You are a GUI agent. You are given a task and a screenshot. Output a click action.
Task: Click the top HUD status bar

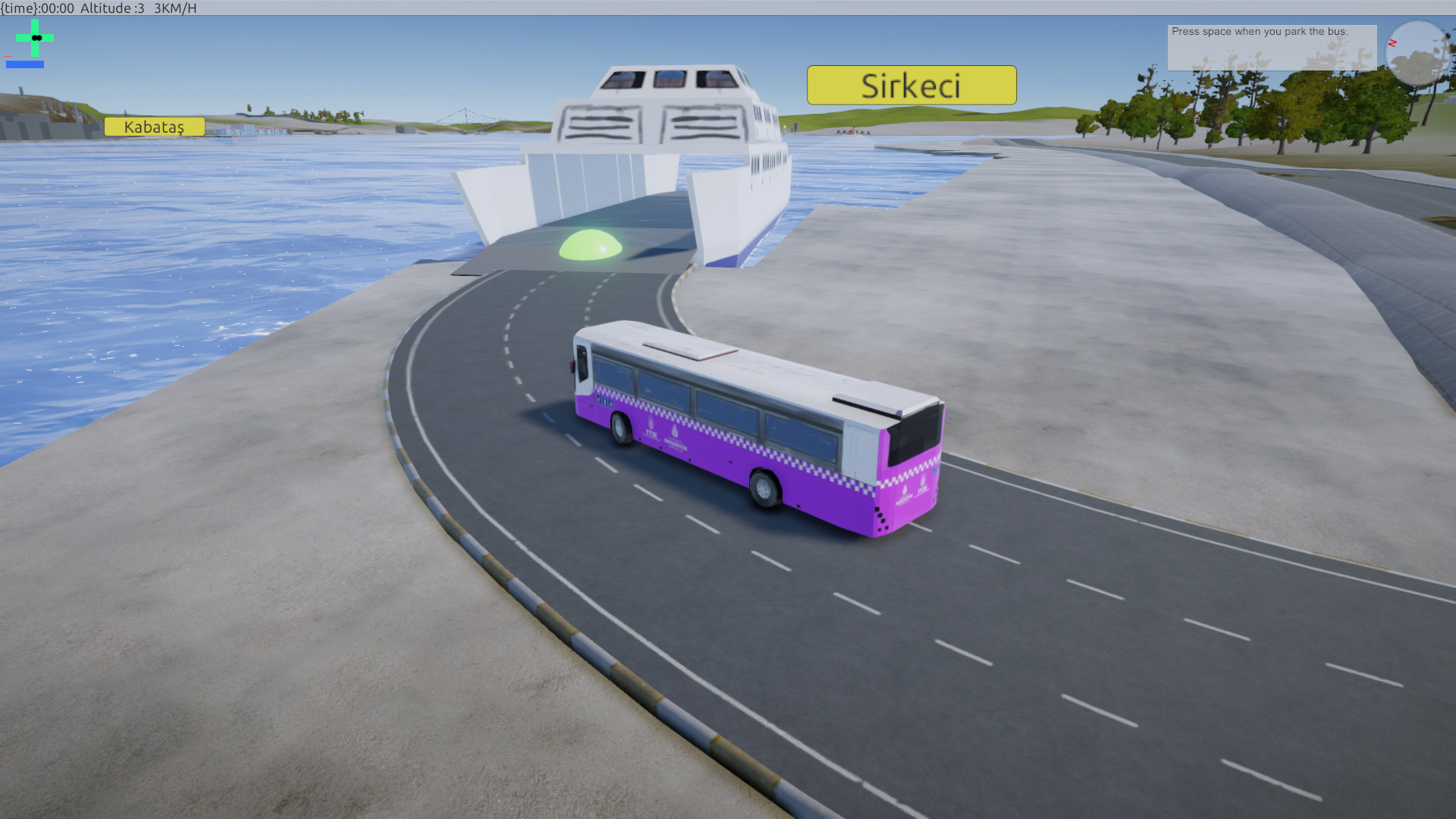[x=728, y=8]
